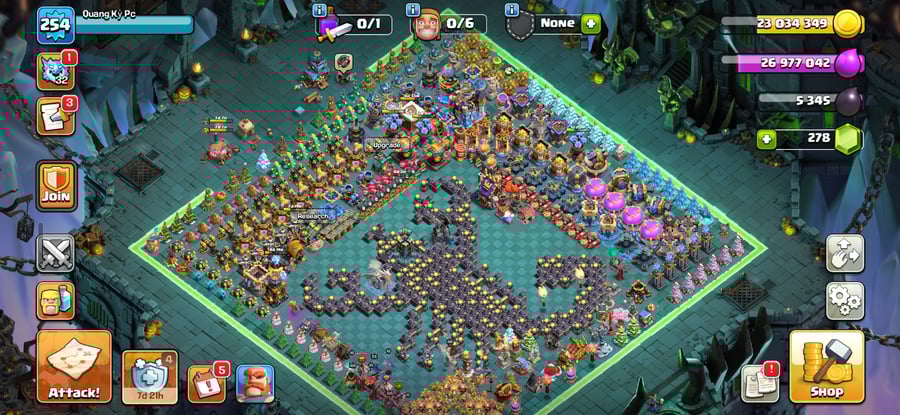The height and width of the screenshot is (415, 900).
Task: Open the village layout editor button
Action: coord(845,253)
